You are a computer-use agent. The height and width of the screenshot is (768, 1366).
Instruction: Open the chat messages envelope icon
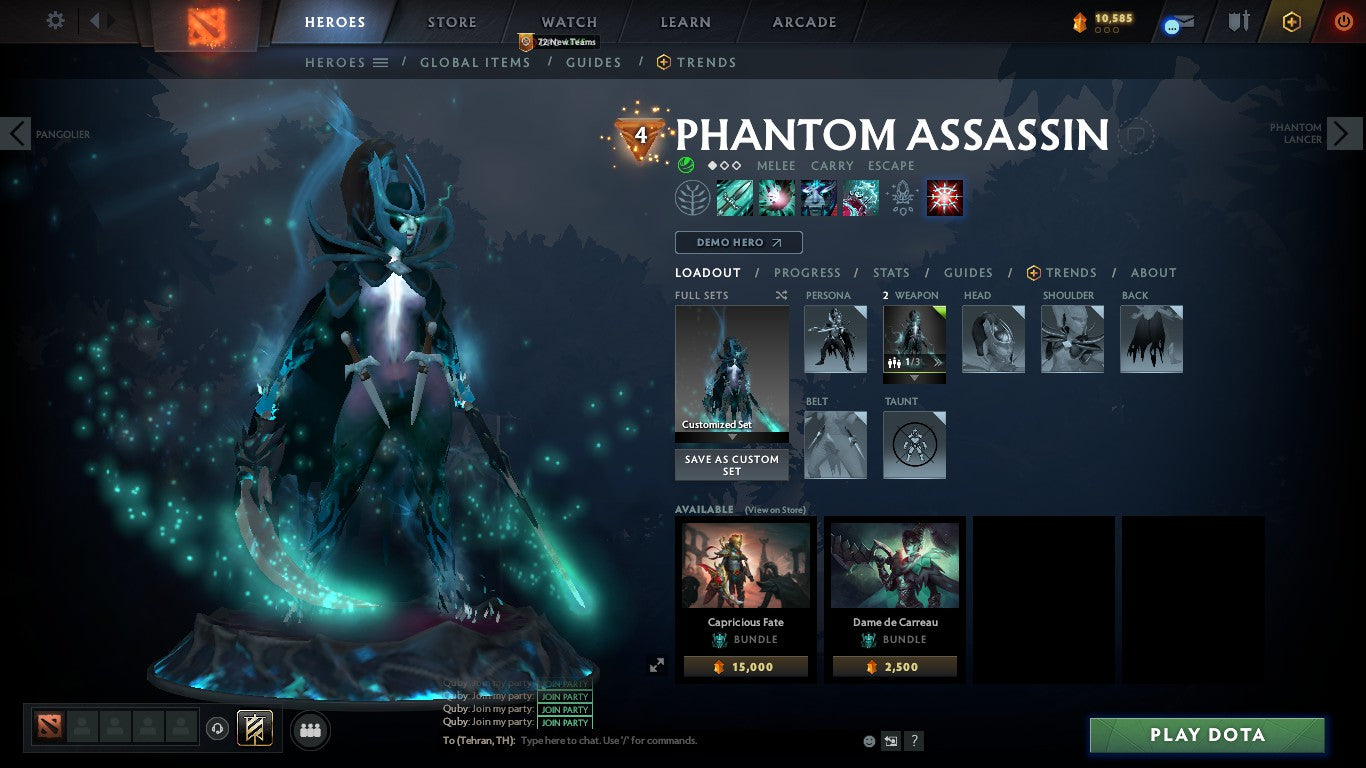point(1178,21)
